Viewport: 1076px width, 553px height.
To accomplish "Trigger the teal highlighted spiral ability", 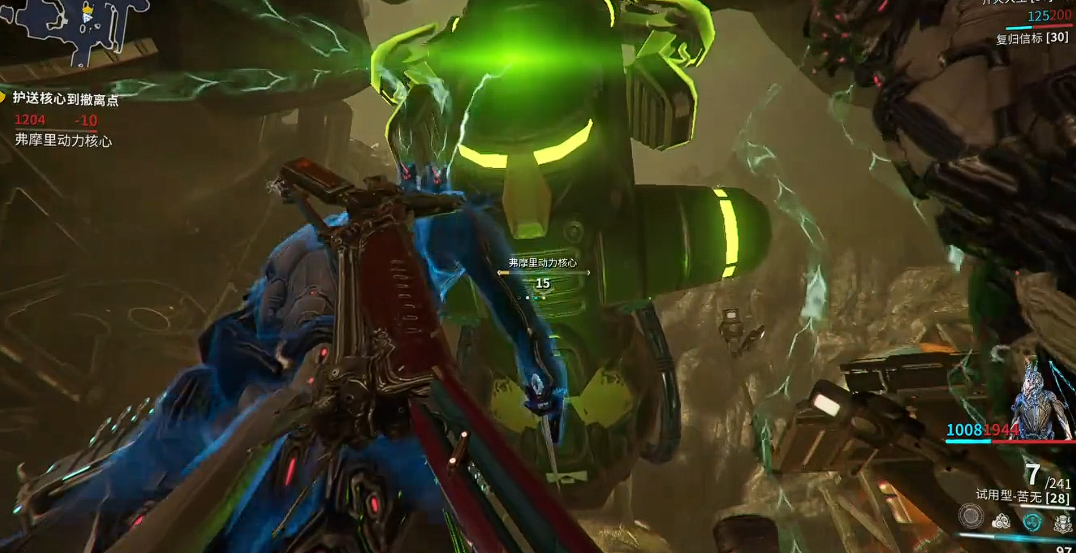I will point(1031,520).
